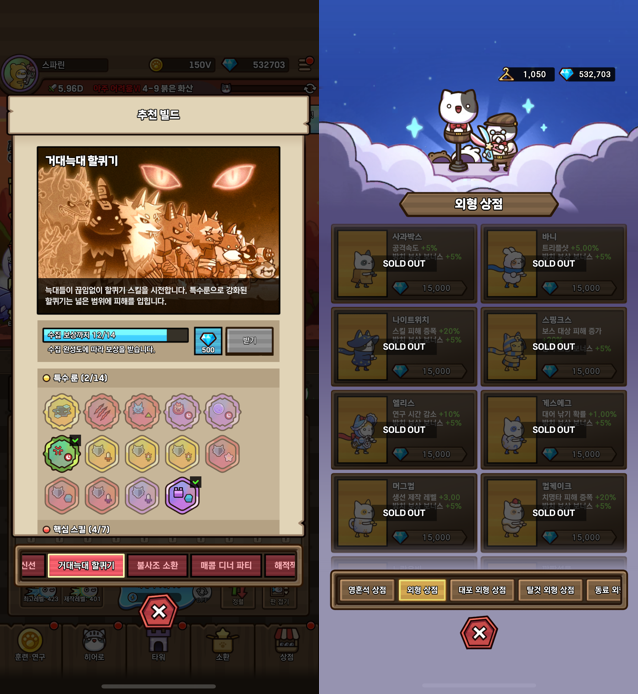Switch to the 외형 상점 tab
The height and width of the screenshot is (694, 638).
coord(422,590)
